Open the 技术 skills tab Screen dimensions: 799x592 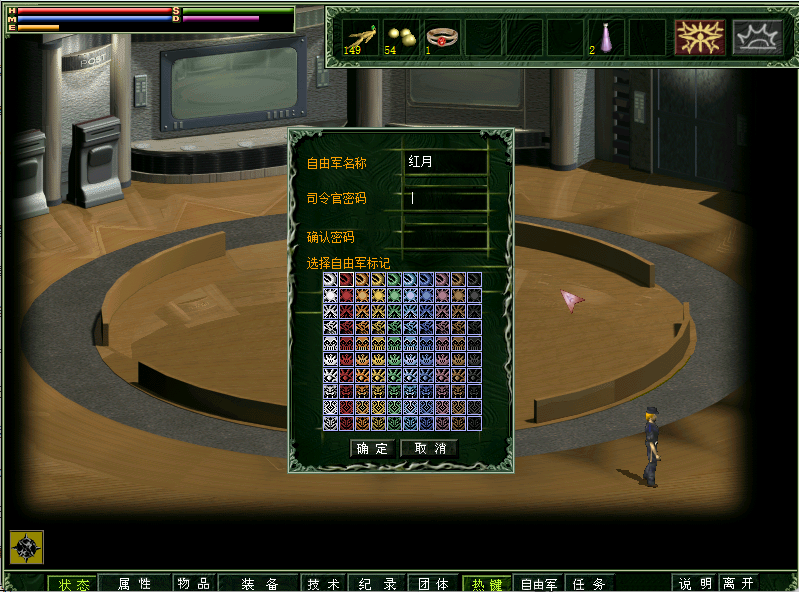coord(323,584)
